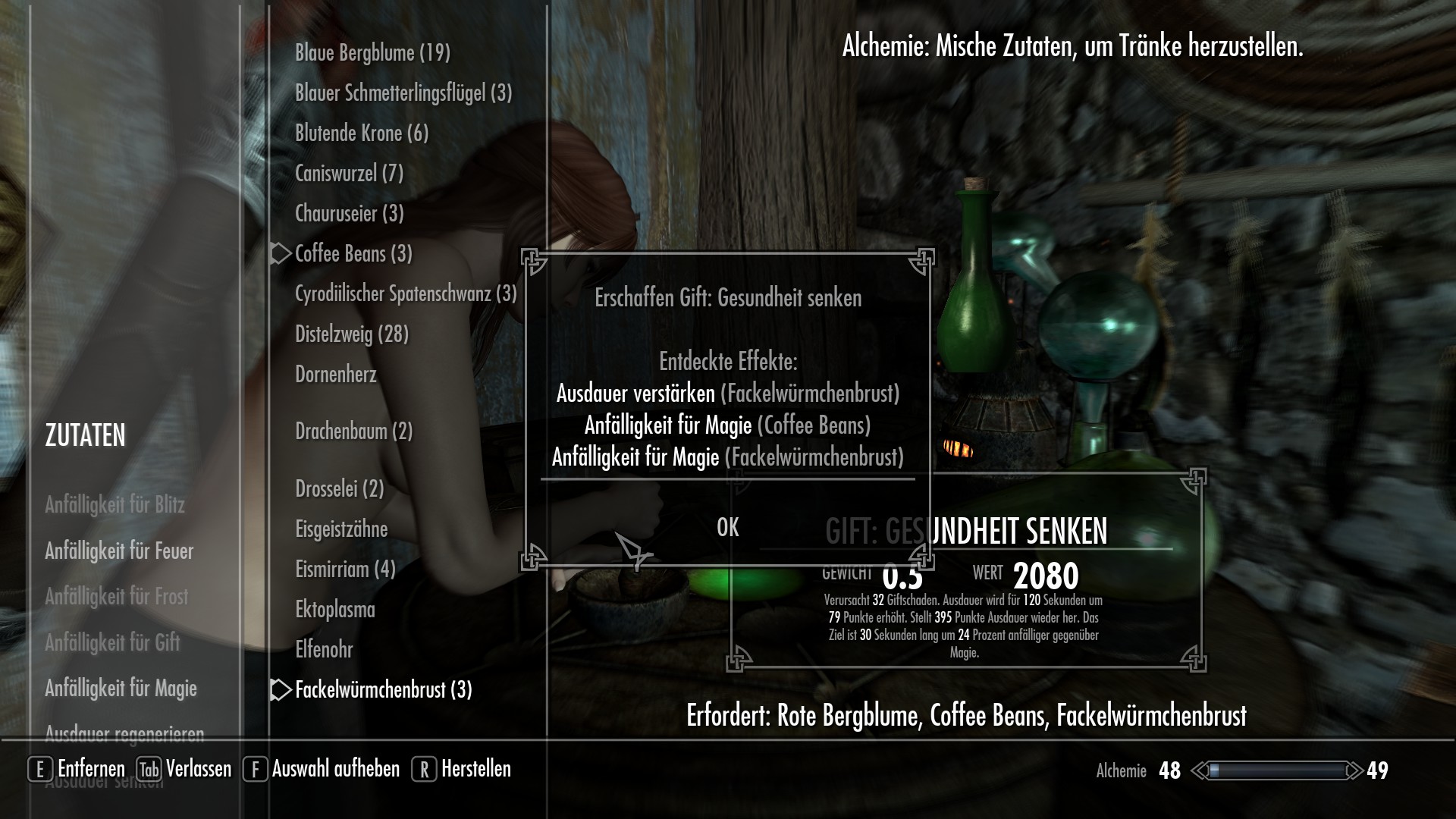Deselect the Coffee Beans ingredient

[353, 254]
